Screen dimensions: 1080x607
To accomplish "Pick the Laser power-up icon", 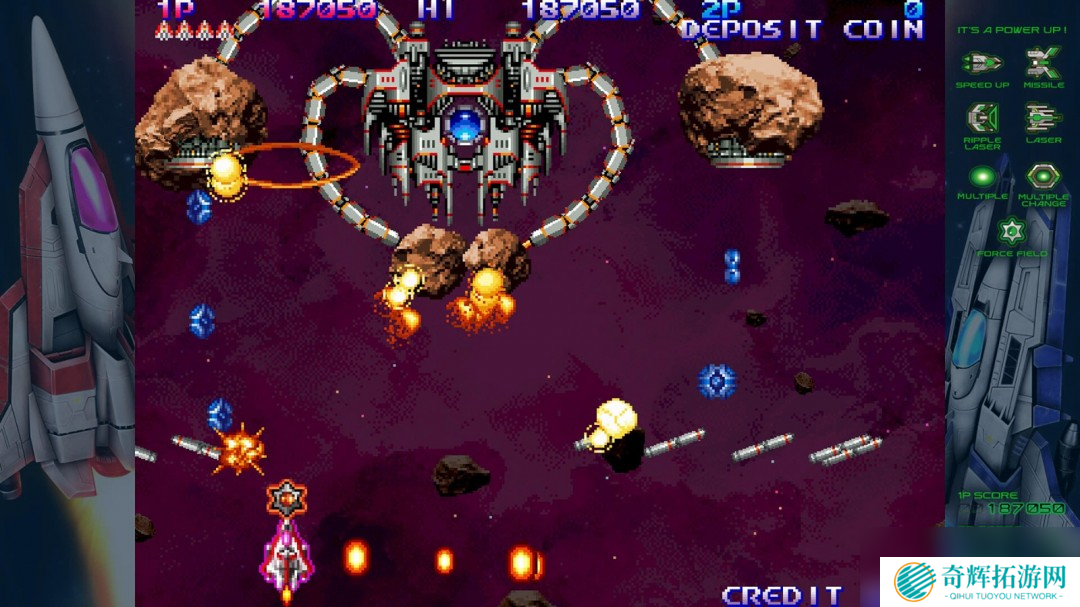I will pyautogui.click(x=1043, y=119).
